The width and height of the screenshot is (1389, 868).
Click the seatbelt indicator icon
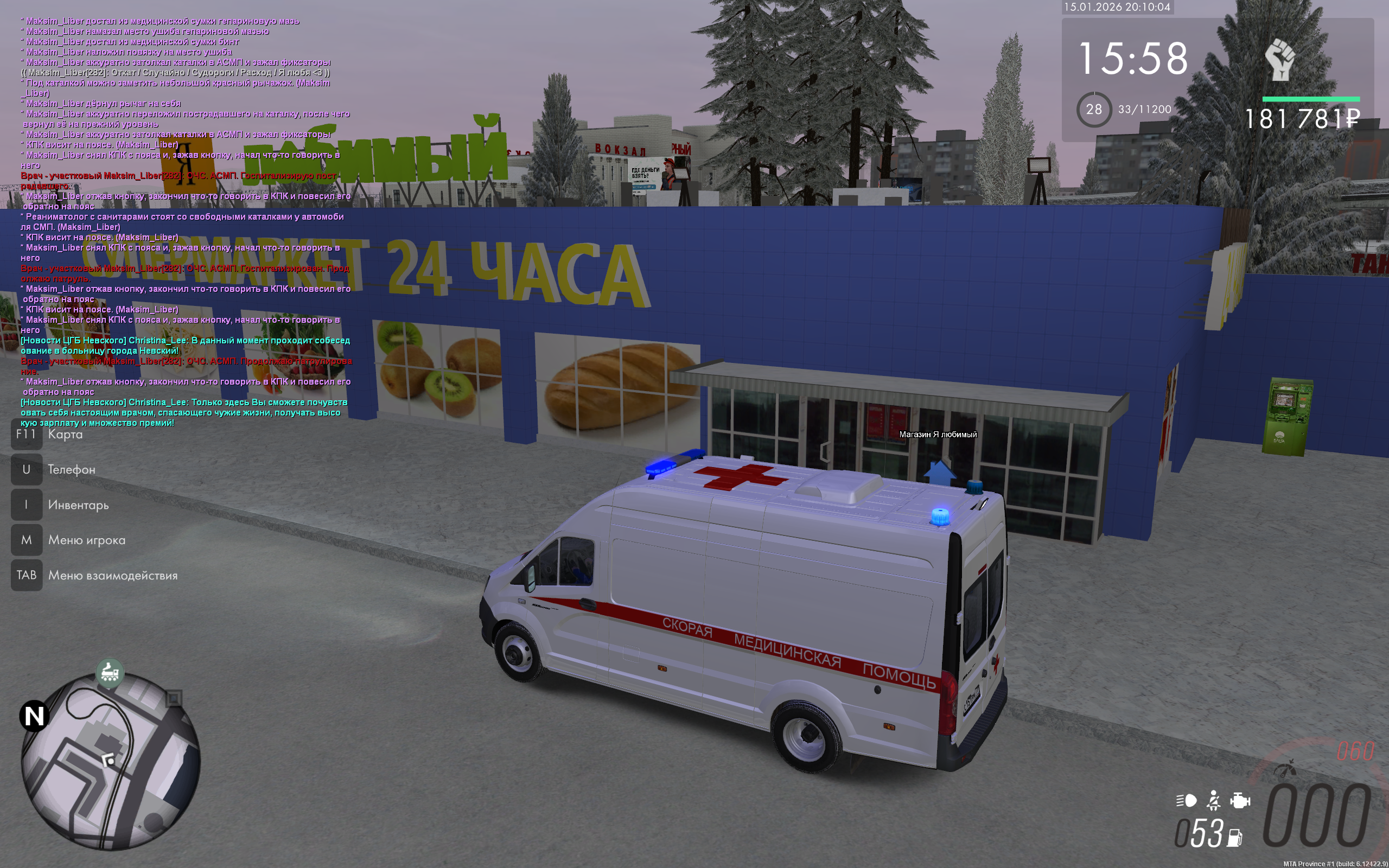1213,800
